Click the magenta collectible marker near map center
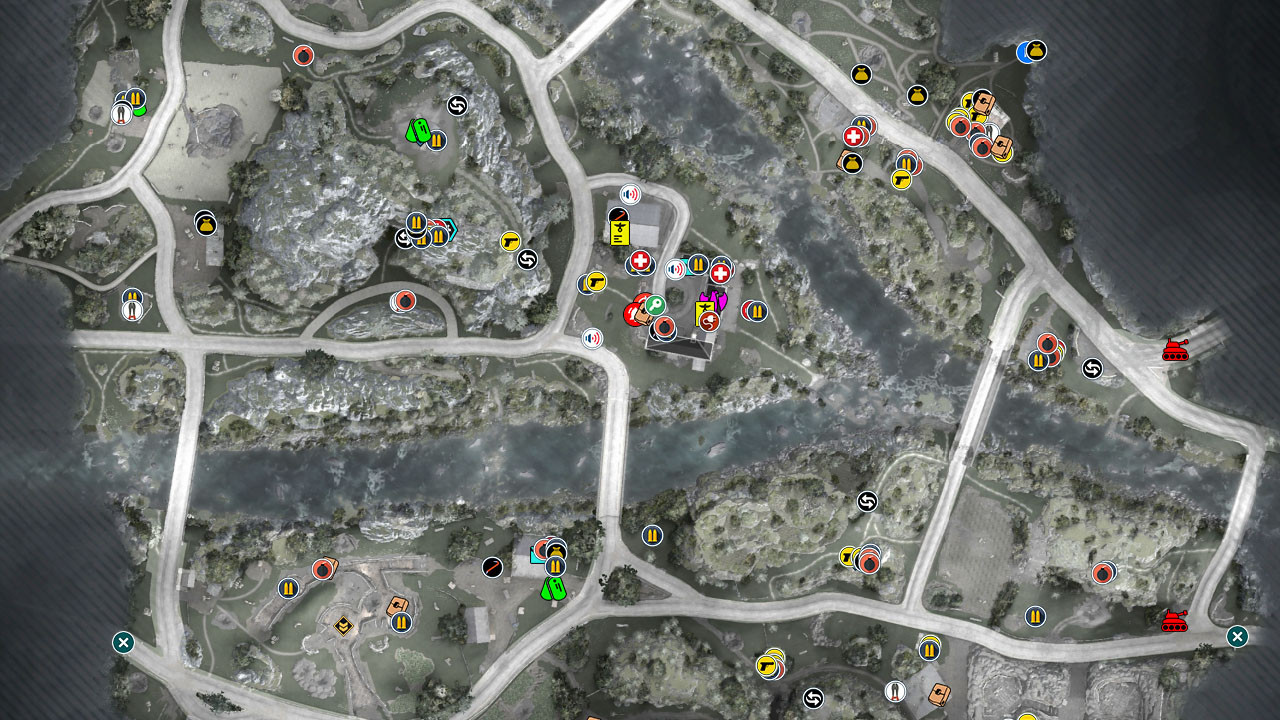The width and height of the screenshot is (1280, 720). click(x=714, y=299)
